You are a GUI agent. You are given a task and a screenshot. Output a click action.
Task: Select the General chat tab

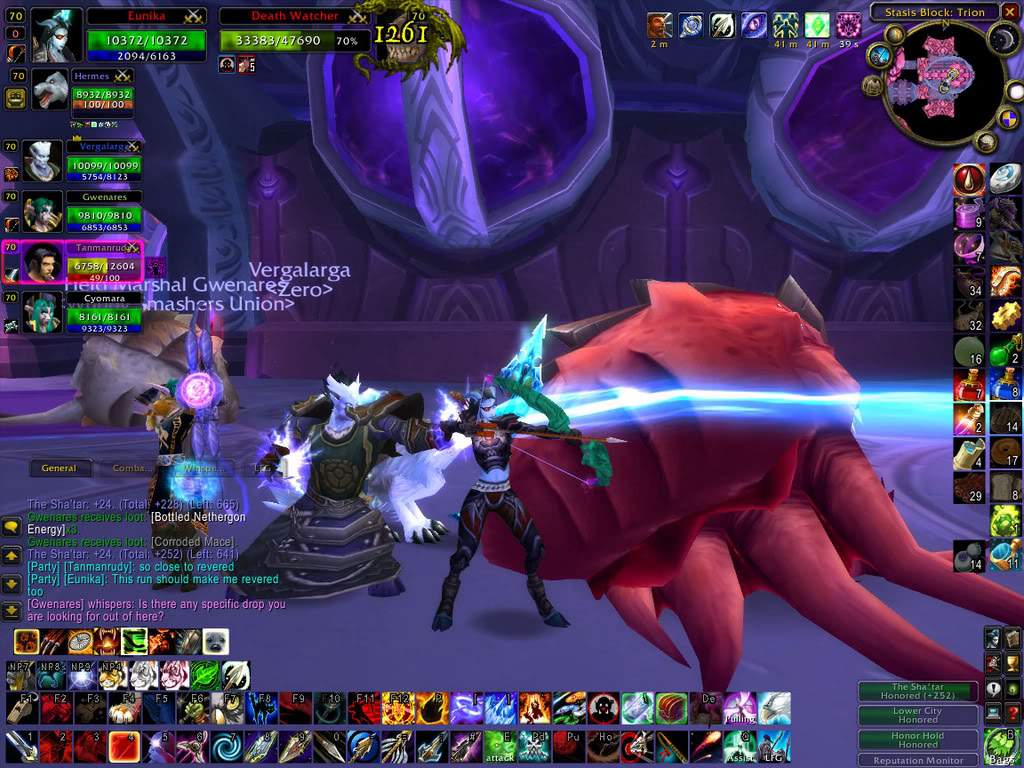tap(59, 467)
